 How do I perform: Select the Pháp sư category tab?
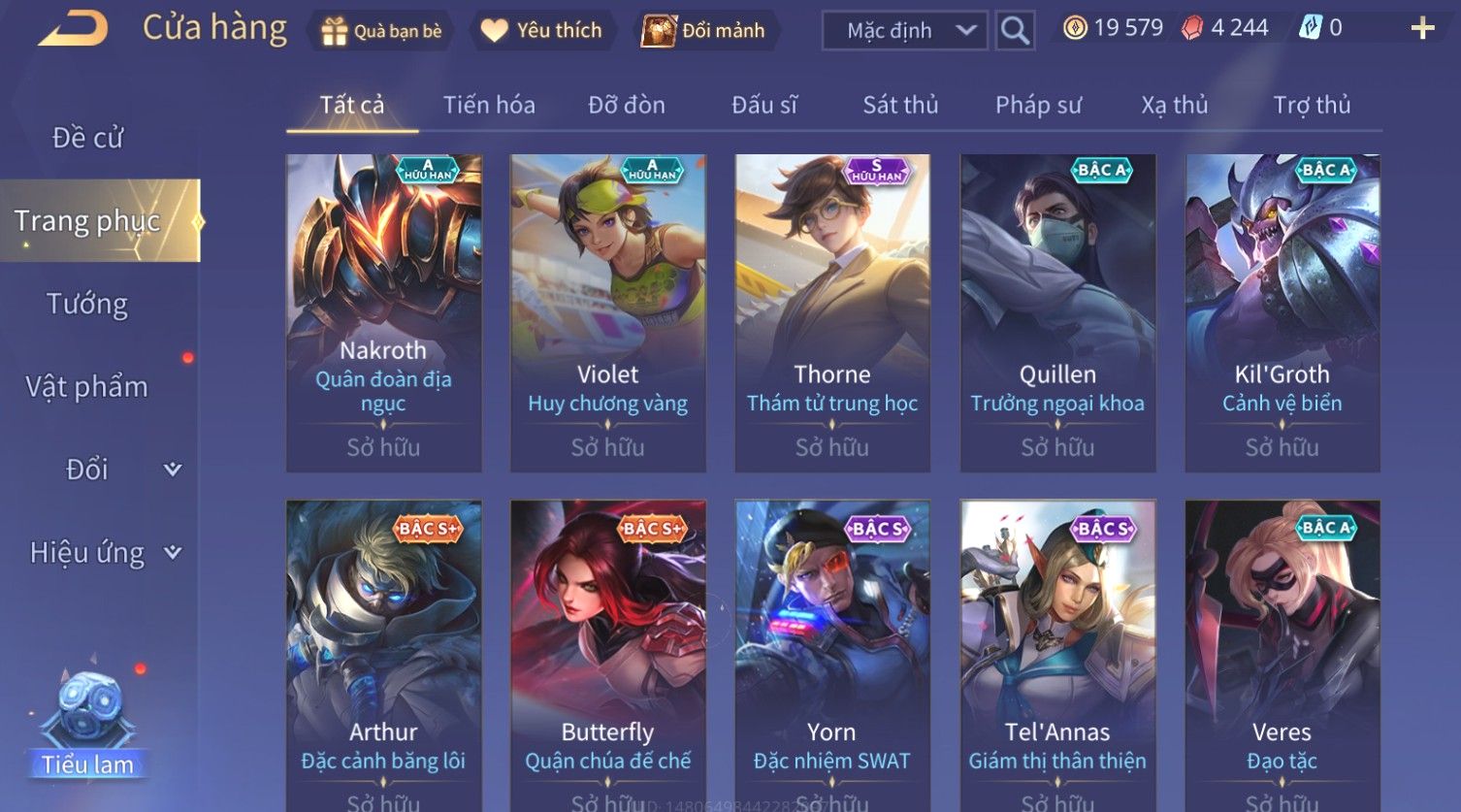coord(1038,105)
